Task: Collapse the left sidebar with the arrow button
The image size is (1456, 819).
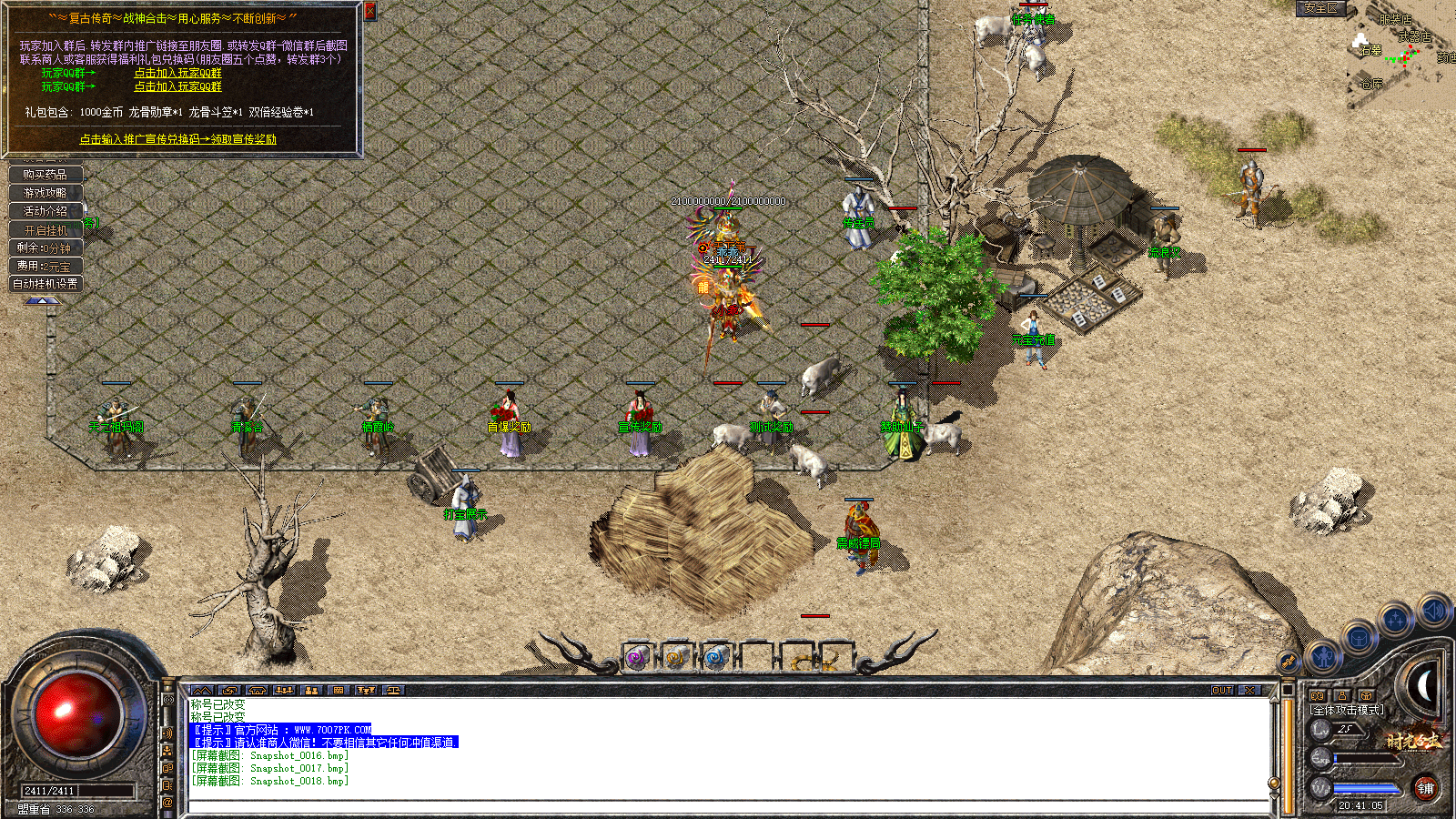Action: point(43,302)
